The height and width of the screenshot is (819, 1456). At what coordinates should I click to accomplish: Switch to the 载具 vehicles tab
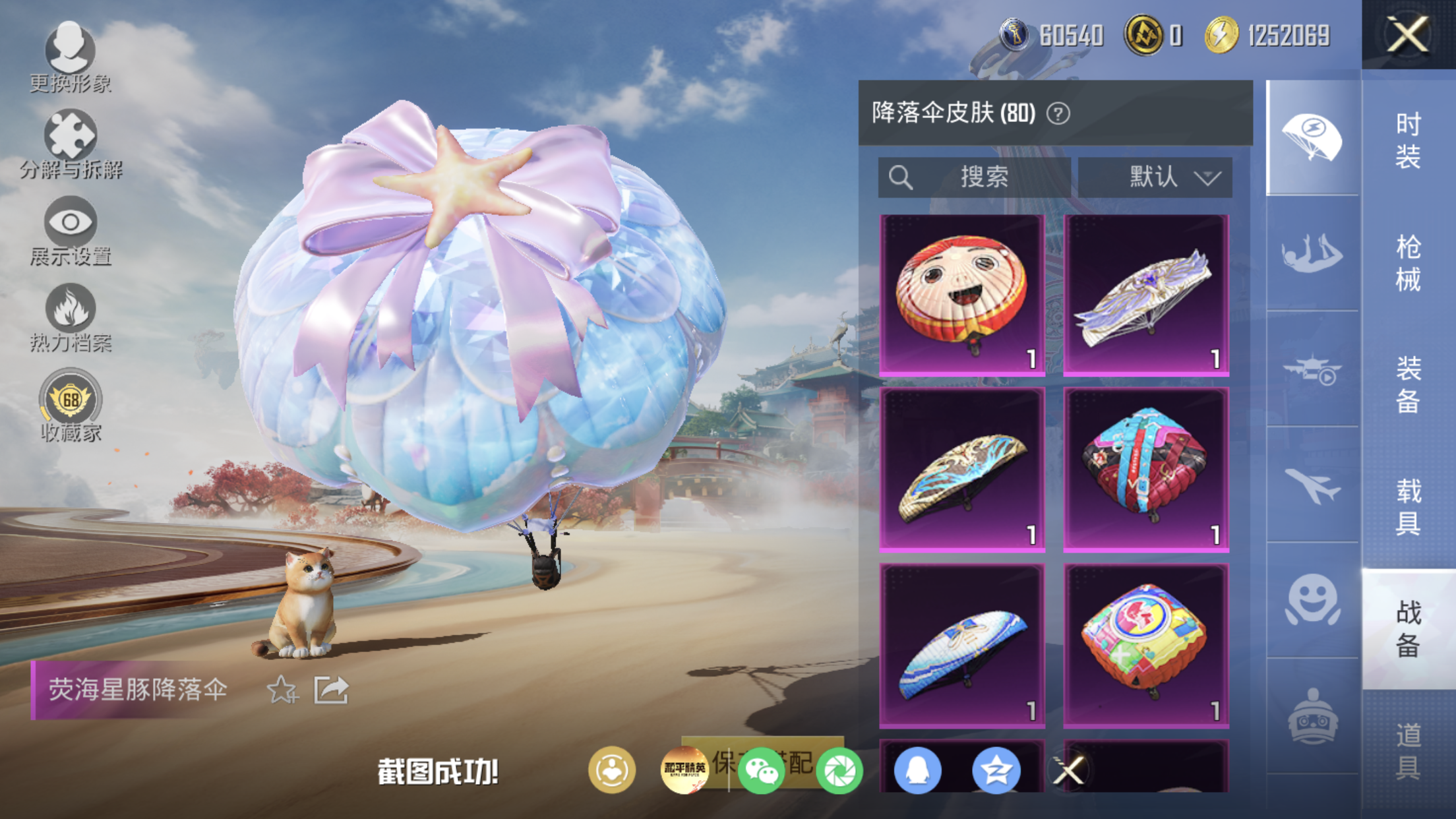(x=1408, y=506)
